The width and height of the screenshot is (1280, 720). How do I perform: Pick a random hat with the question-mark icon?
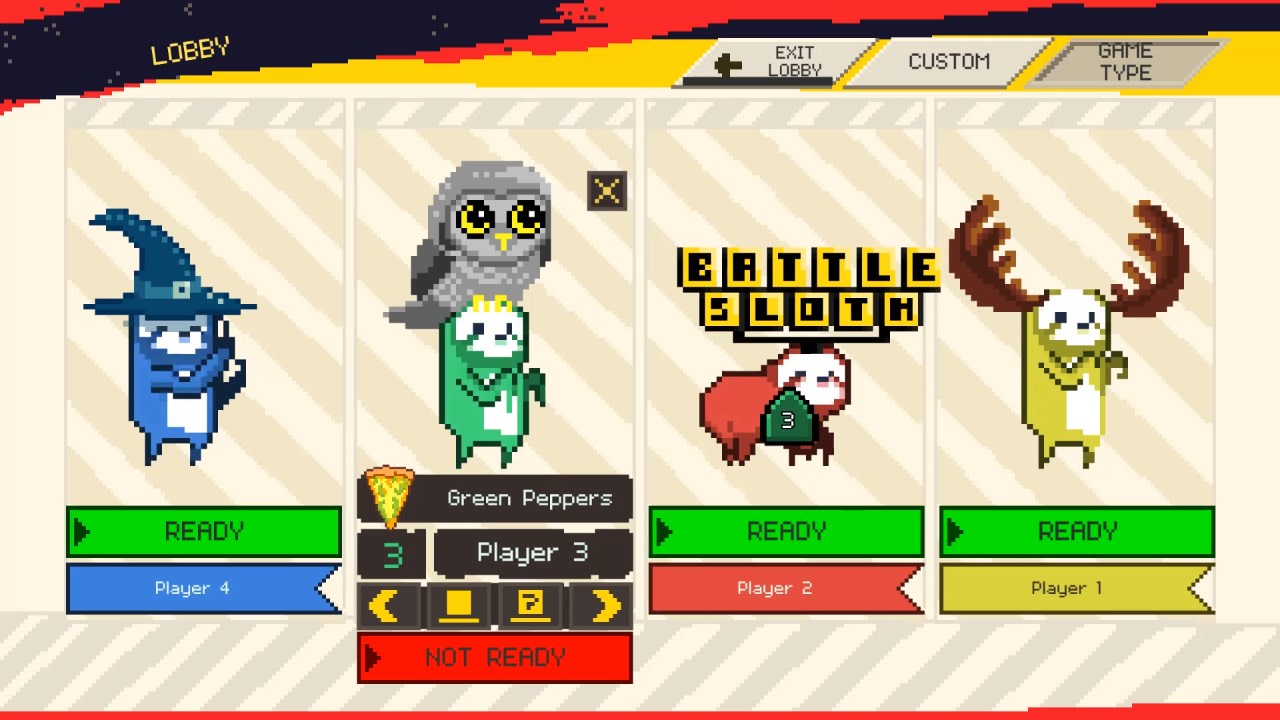click(531, 605)
